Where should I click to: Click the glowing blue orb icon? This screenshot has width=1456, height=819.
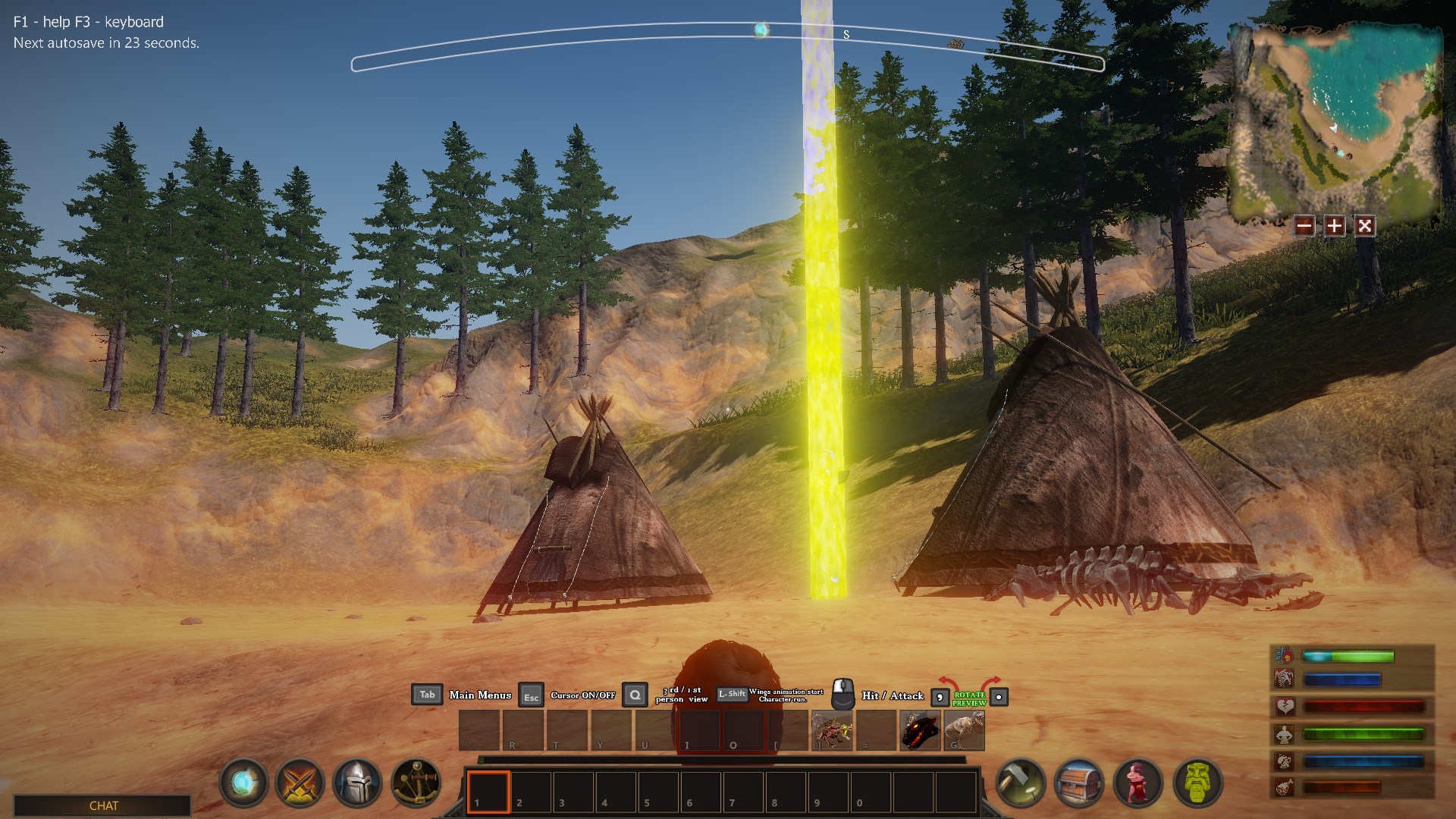click(244, 782)
